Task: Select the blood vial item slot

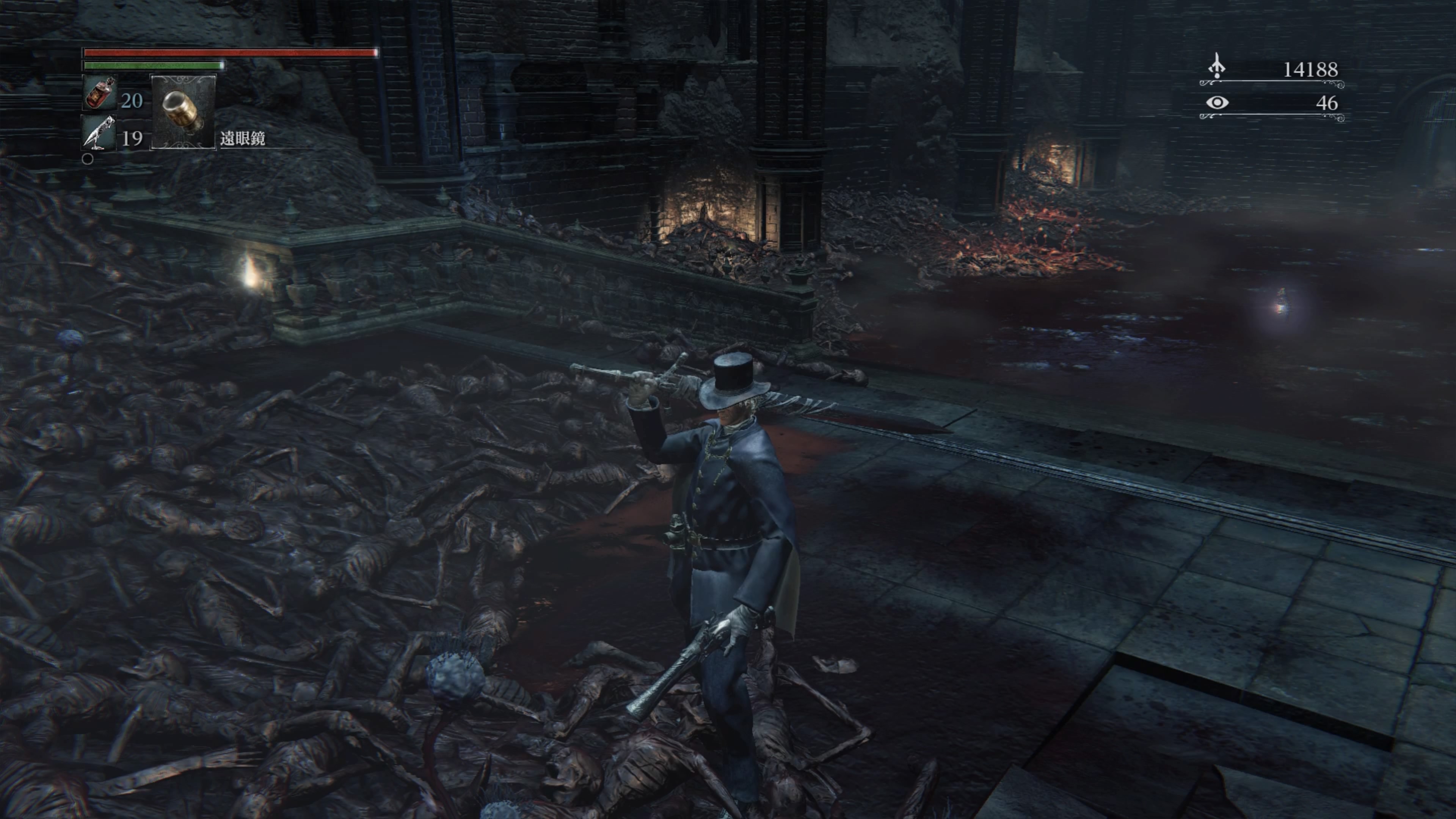Action: click(99, 93)
